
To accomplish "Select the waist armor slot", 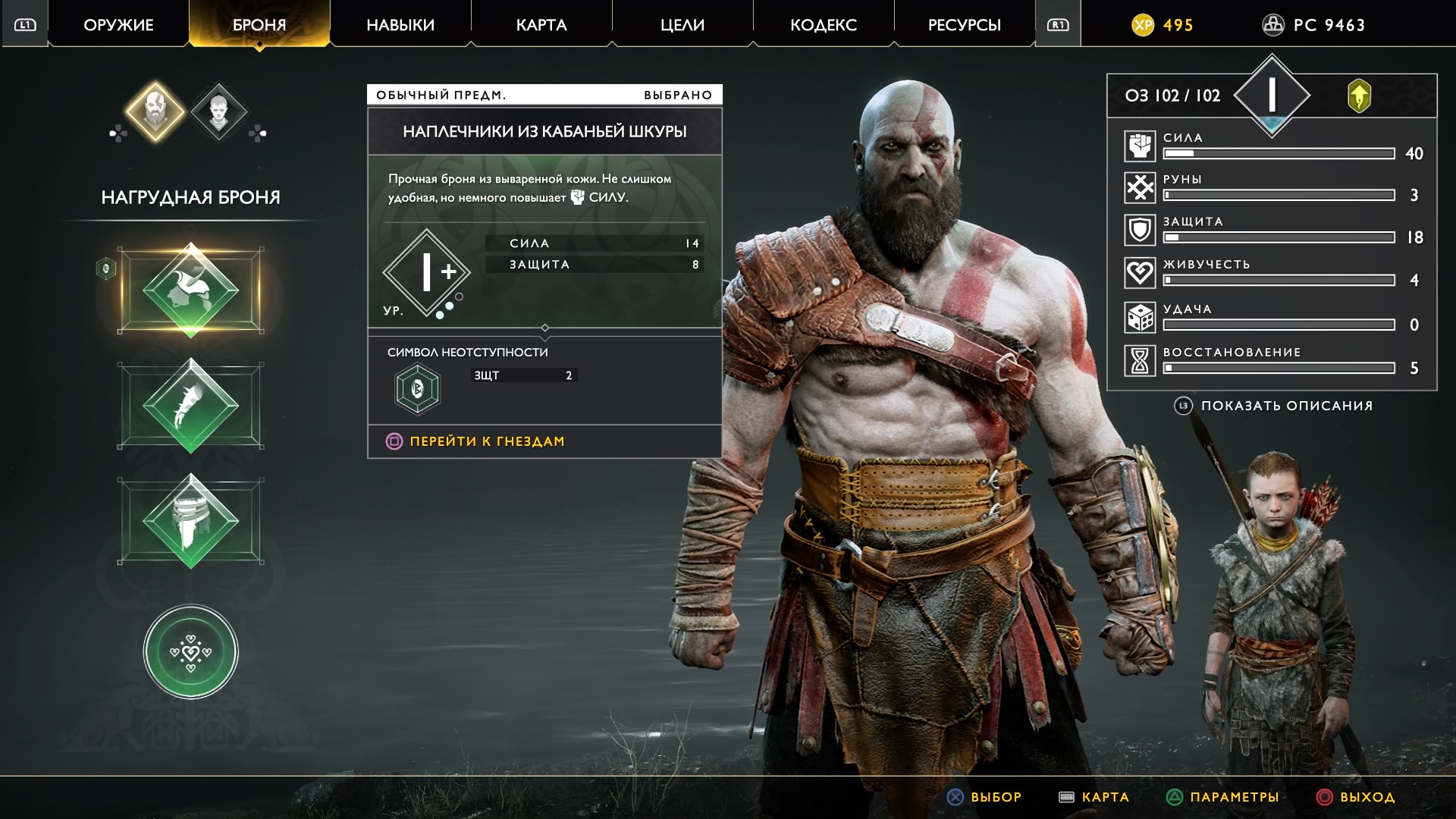I will coord(191,522).
